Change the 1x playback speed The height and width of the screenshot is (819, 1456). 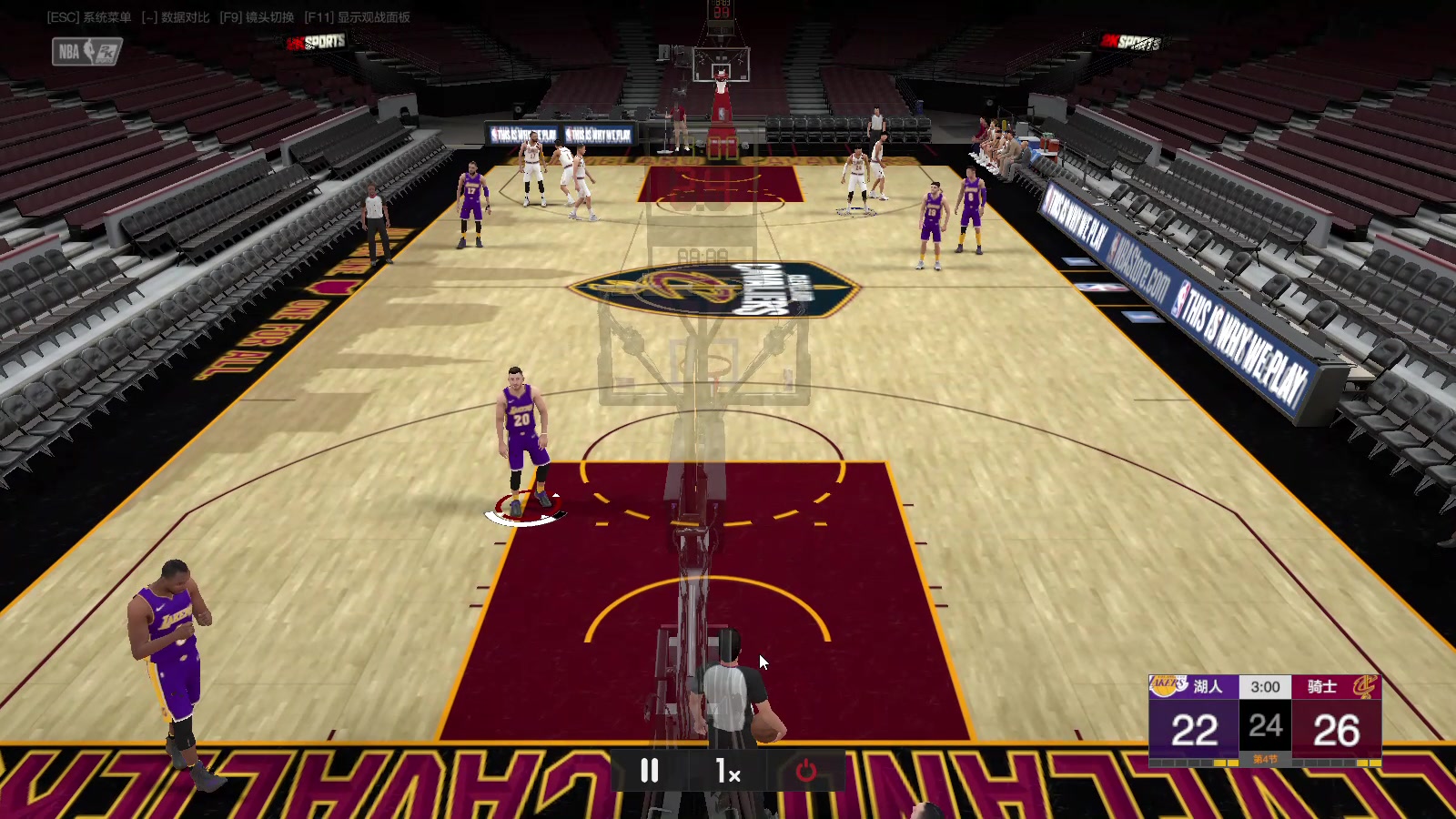click(727, 772)
